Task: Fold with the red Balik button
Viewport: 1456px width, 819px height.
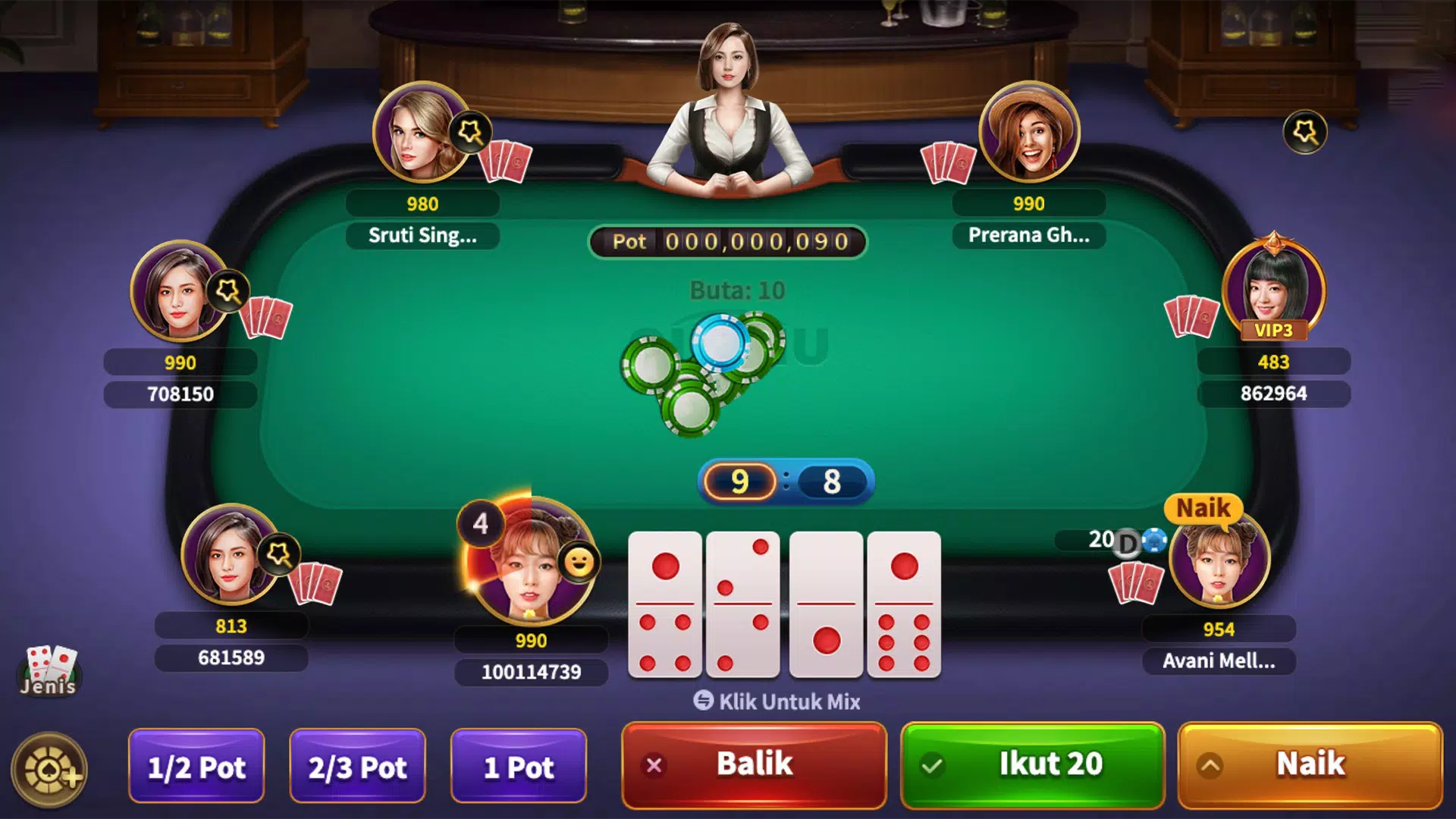Action: click(x=754, y=764)
